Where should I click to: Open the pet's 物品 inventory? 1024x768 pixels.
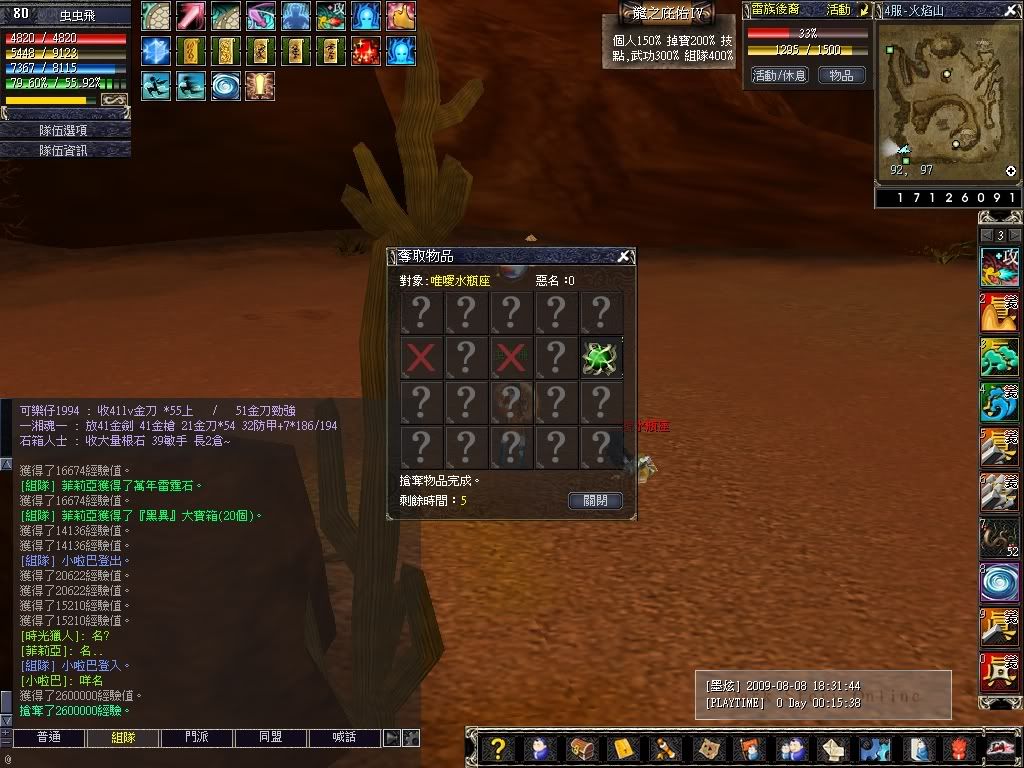coord(842,75)
